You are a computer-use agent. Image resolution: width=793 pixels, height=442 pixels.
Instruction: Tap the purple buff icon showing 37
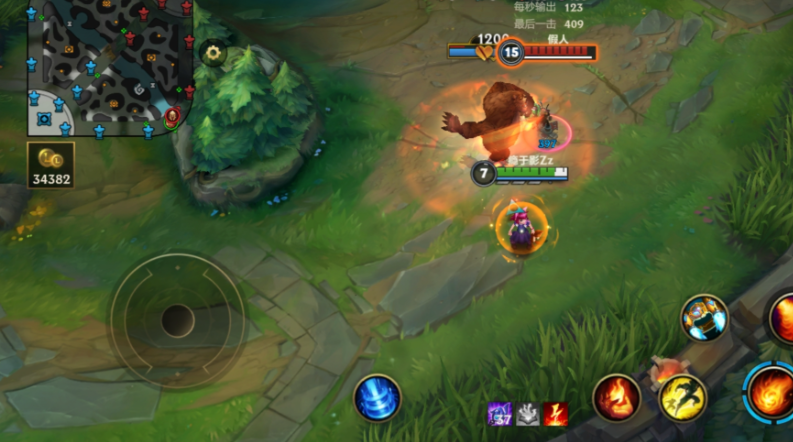pos(499,414)
